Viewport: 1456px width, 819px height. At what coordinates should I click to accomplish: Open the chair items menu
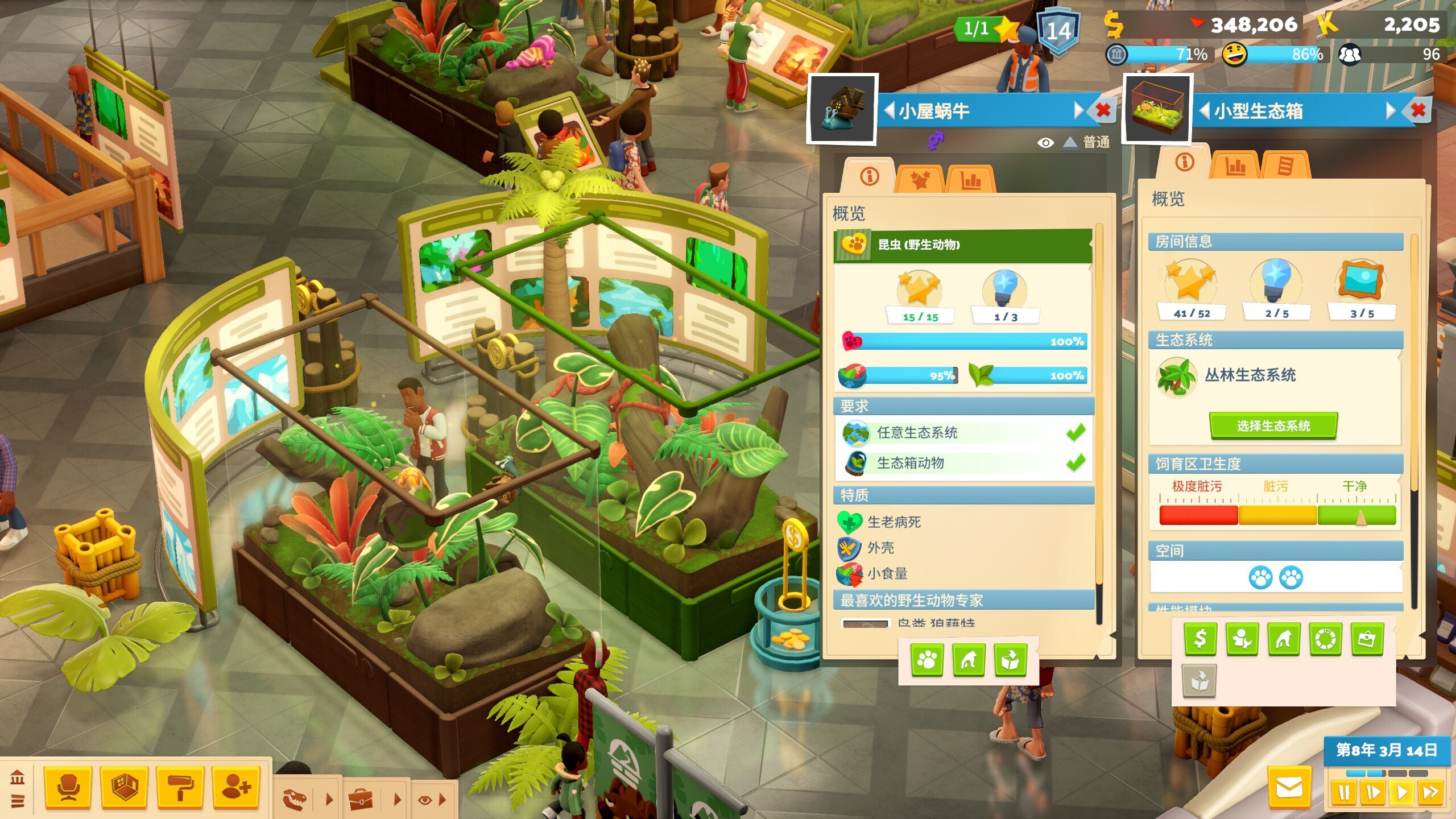click(x=68, y=788)
